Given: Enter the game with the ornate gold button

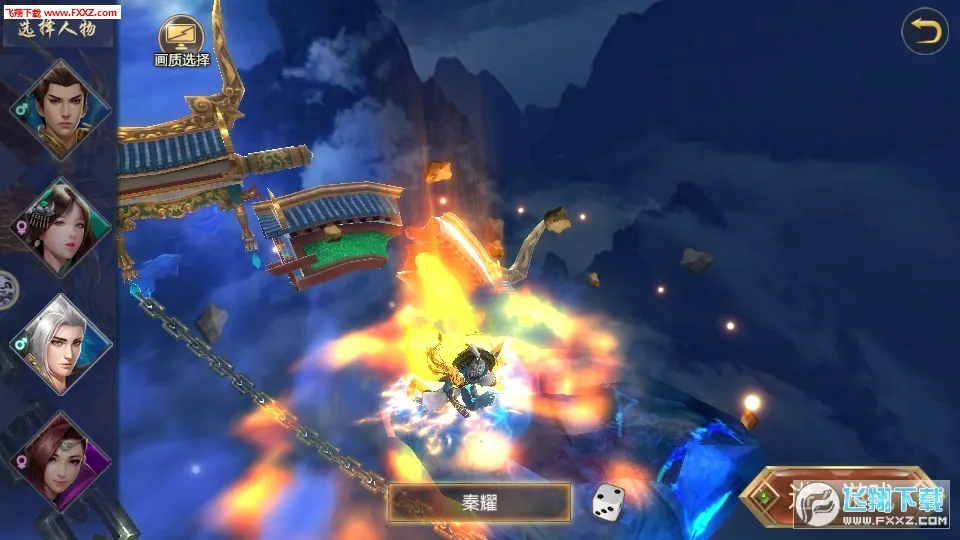Looking at the screenshot, I should click(840, 496).
